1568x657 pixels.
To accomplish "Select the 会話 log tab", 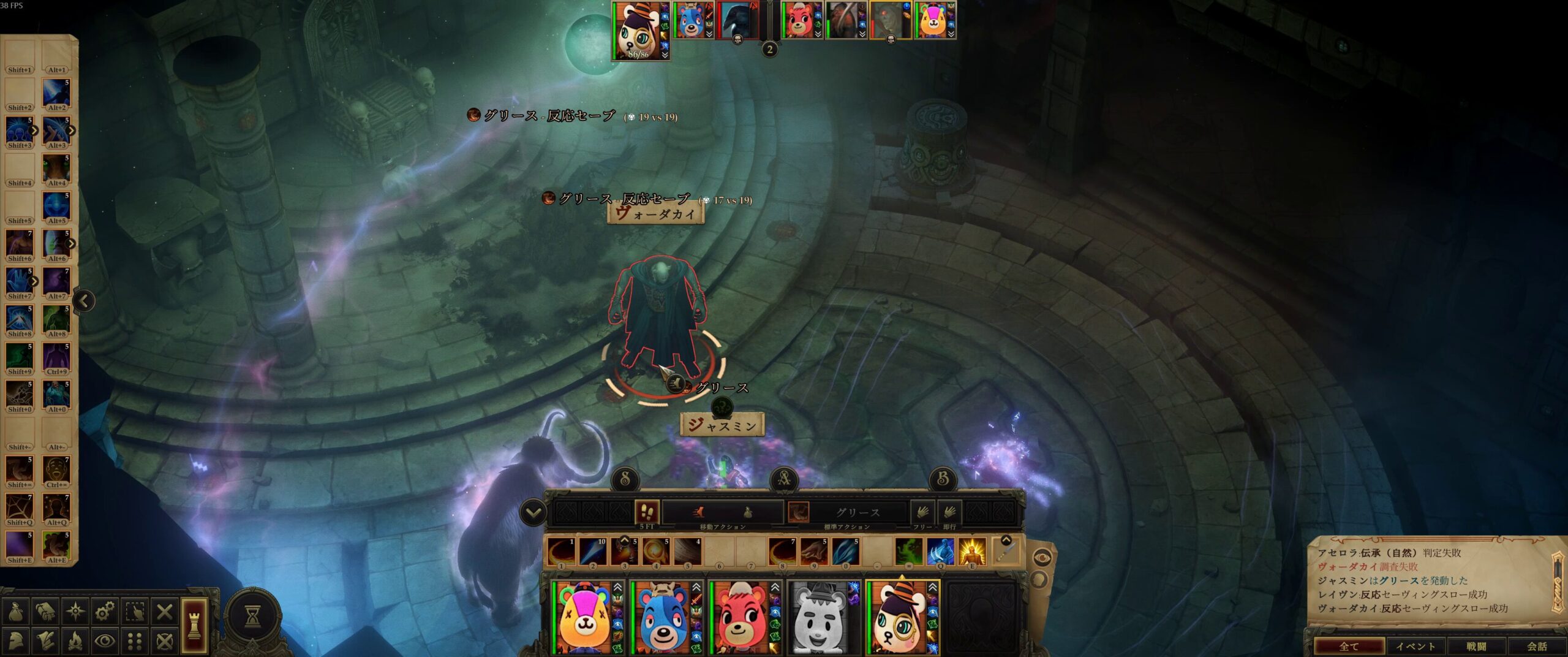I will (x=1537, y=646).
